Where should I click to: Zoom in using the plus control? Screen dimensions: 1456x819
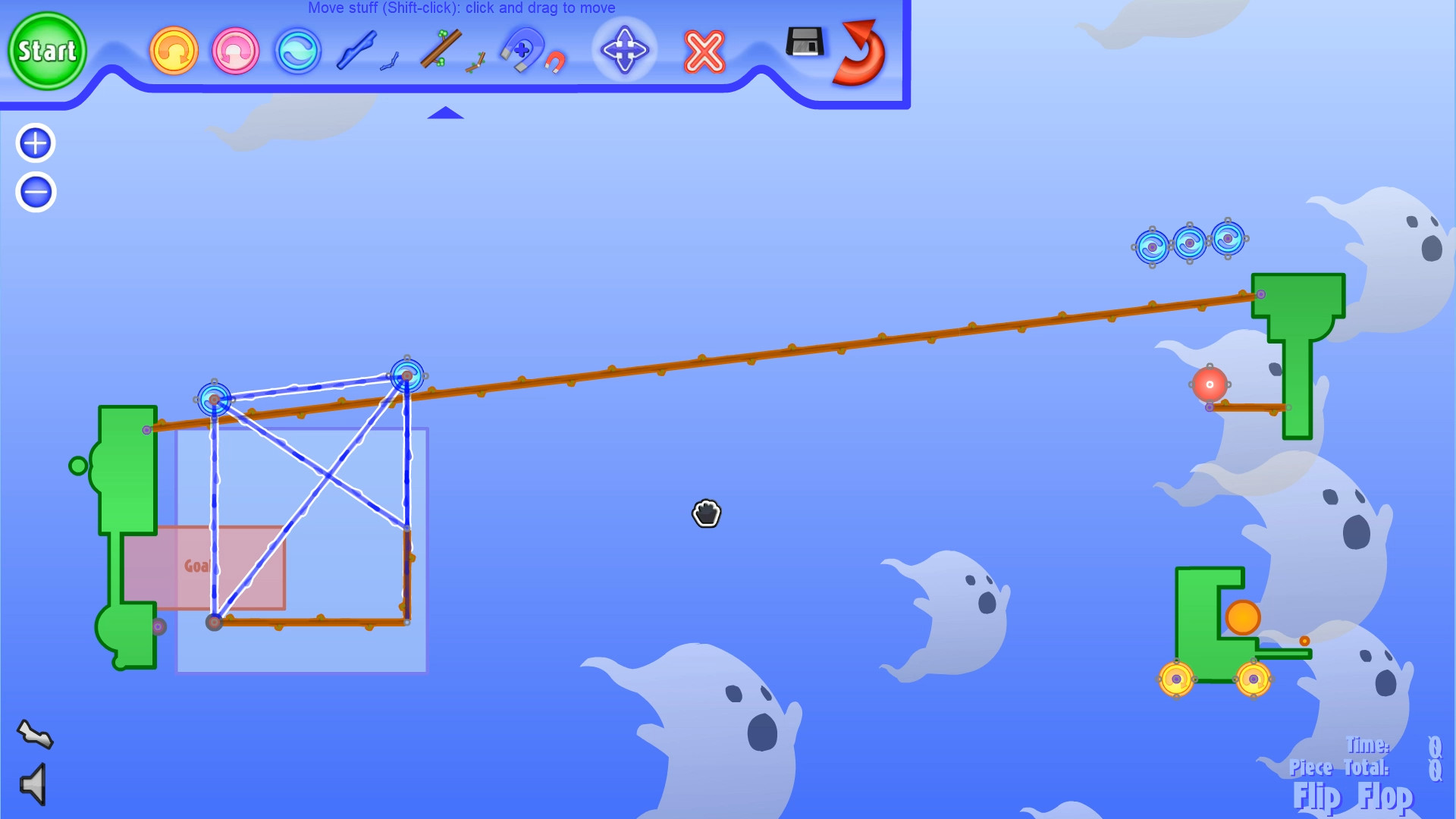click(34, 143)
